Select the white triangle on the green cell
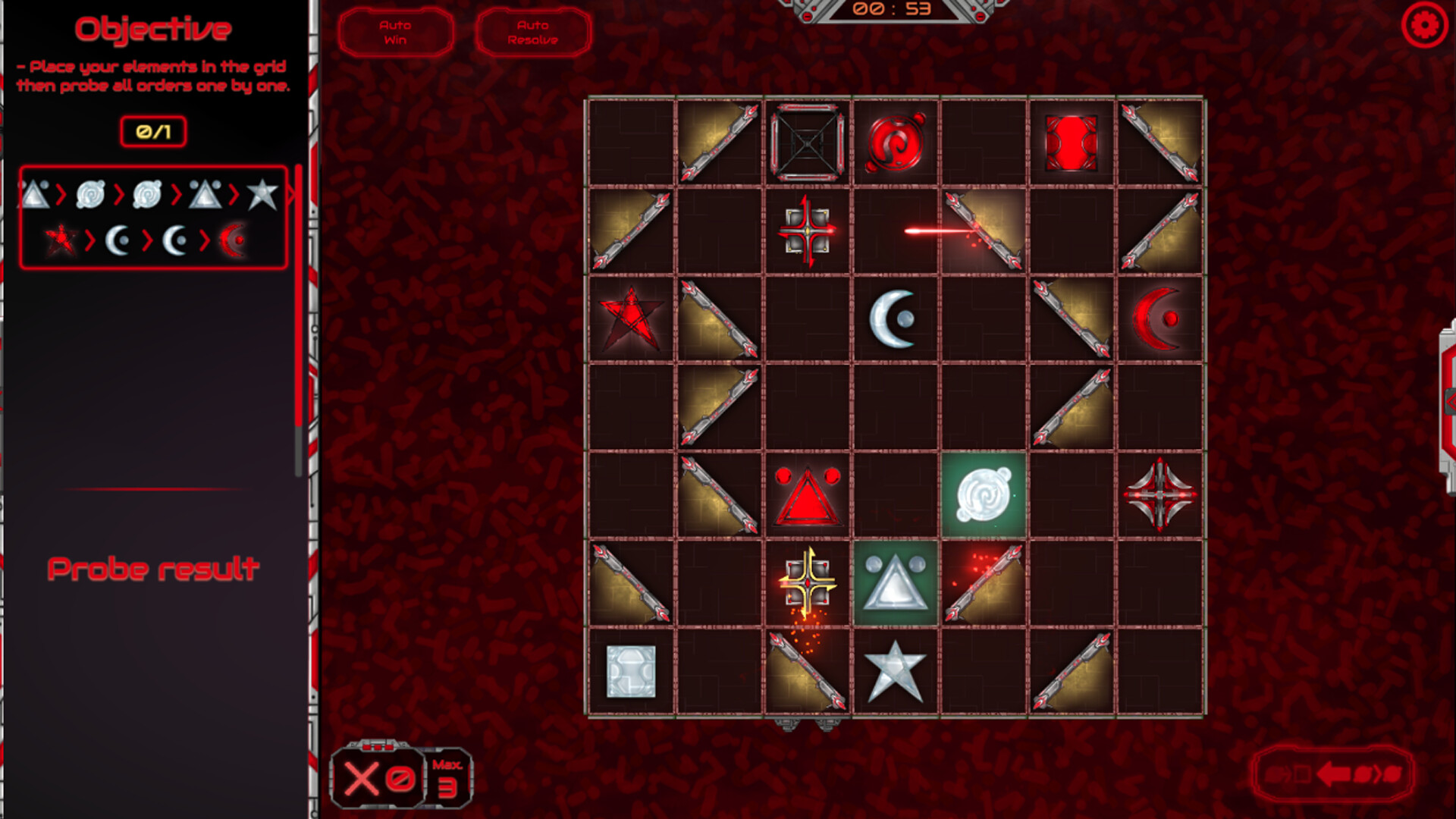1456x819 pixels. 896,585
